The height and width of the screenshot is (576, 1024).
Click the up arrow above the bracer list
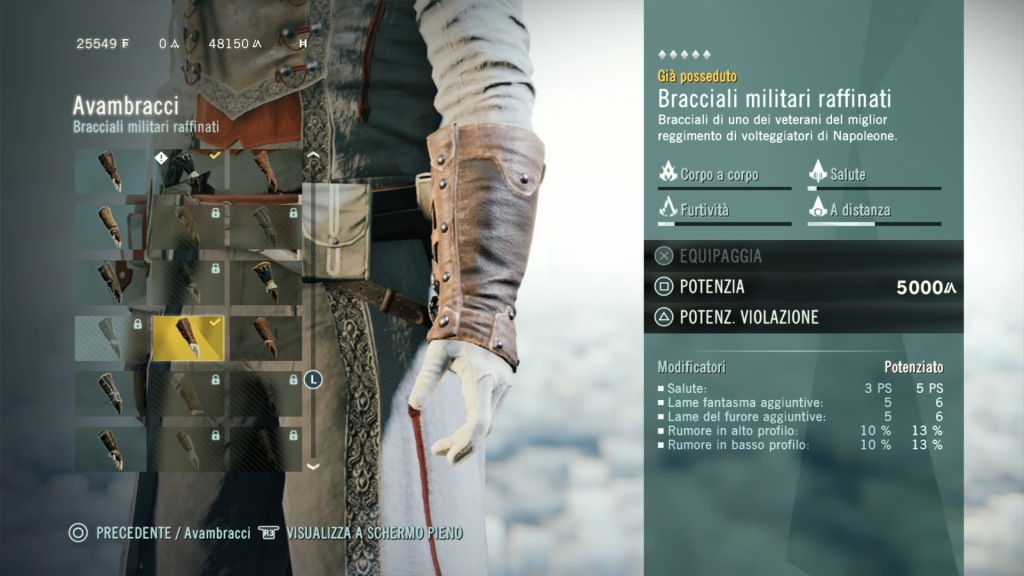[x=313, y=157]
